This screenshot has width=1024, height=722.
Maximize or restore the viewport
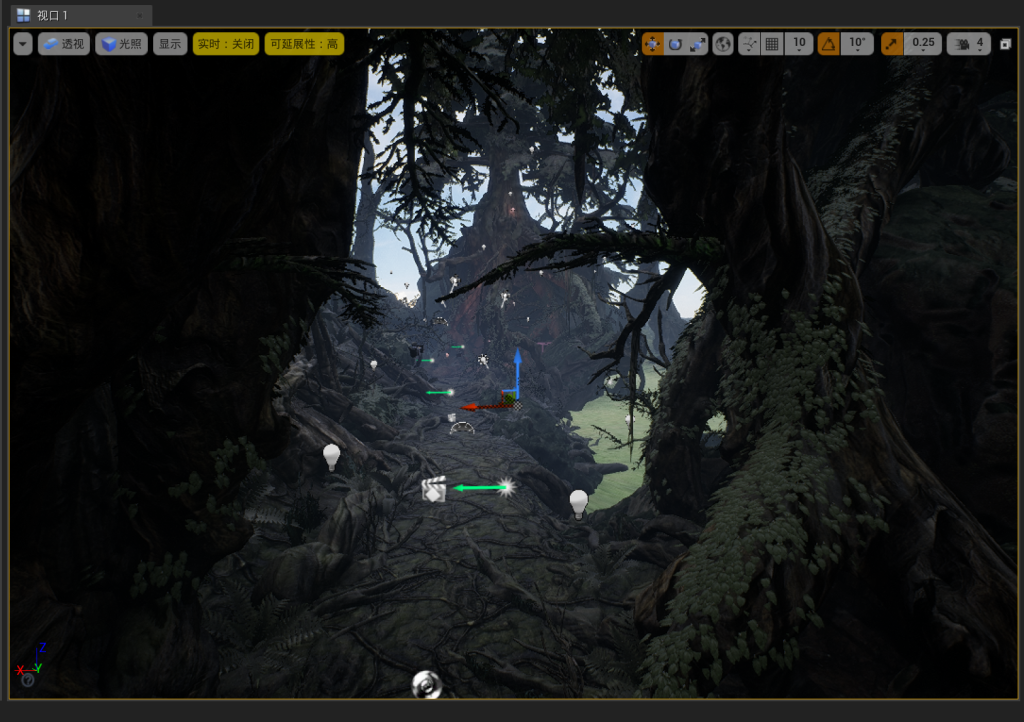(x=1006, y=44)
